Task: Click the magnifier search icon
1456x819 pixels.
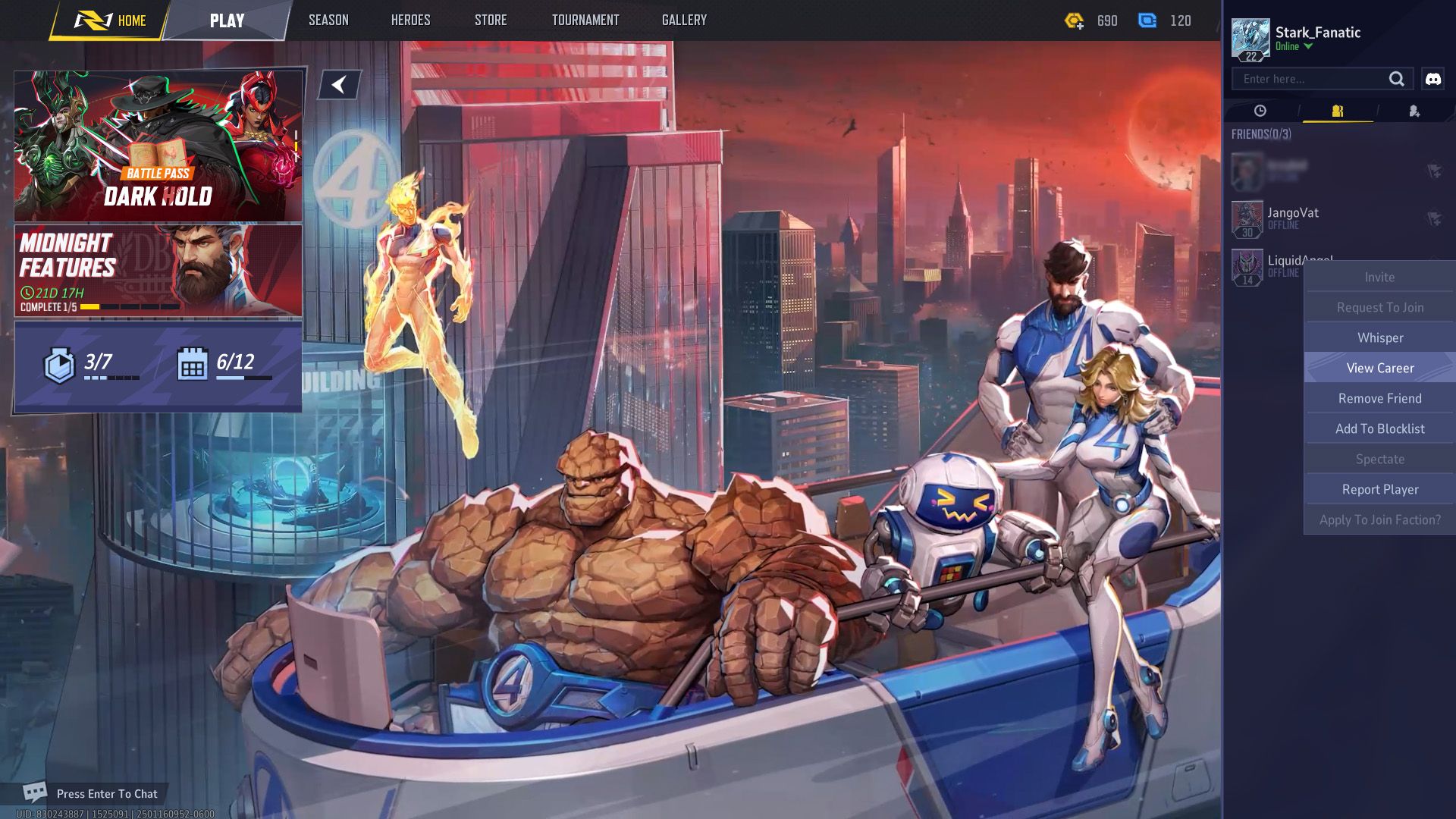Action: point(1398,78)
